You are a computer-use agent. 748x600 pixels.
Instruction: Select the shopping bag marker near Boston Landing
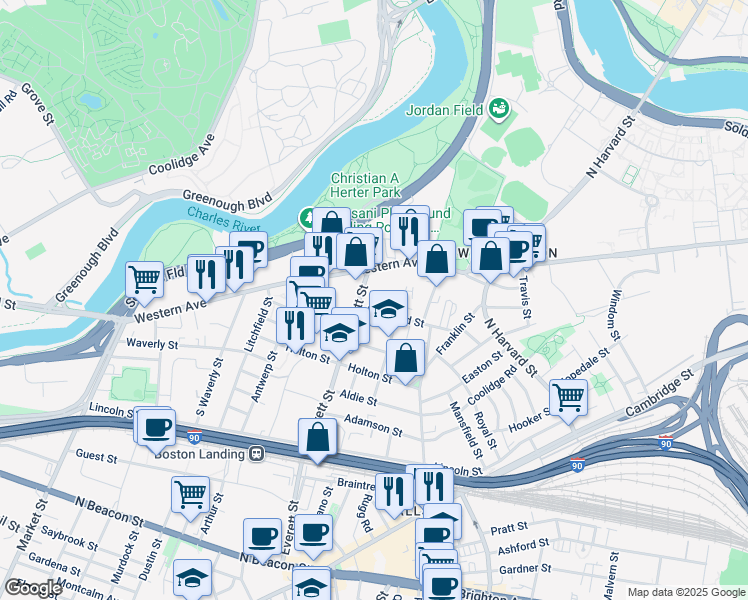317,437
